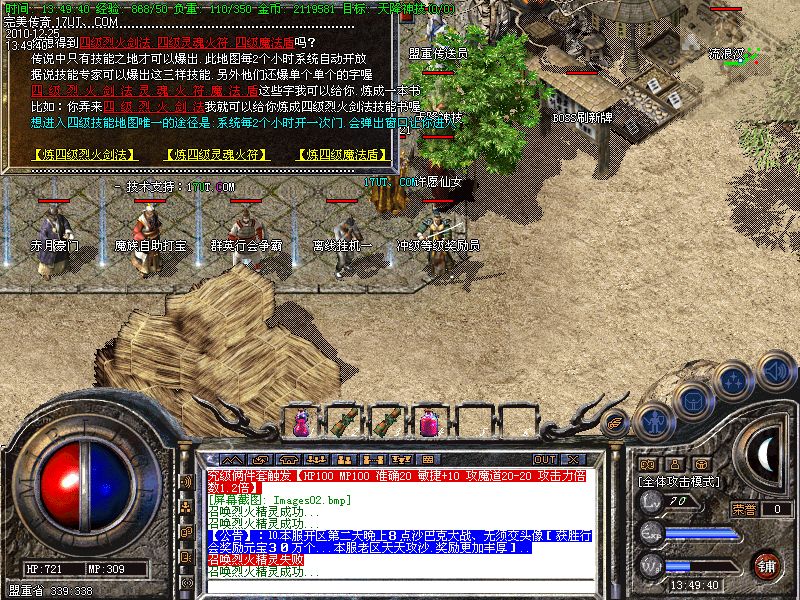Choose the 炼四级魔法盾 dialogue option
800x600 pixels.
pyautogui.click(x=342, y=154)
